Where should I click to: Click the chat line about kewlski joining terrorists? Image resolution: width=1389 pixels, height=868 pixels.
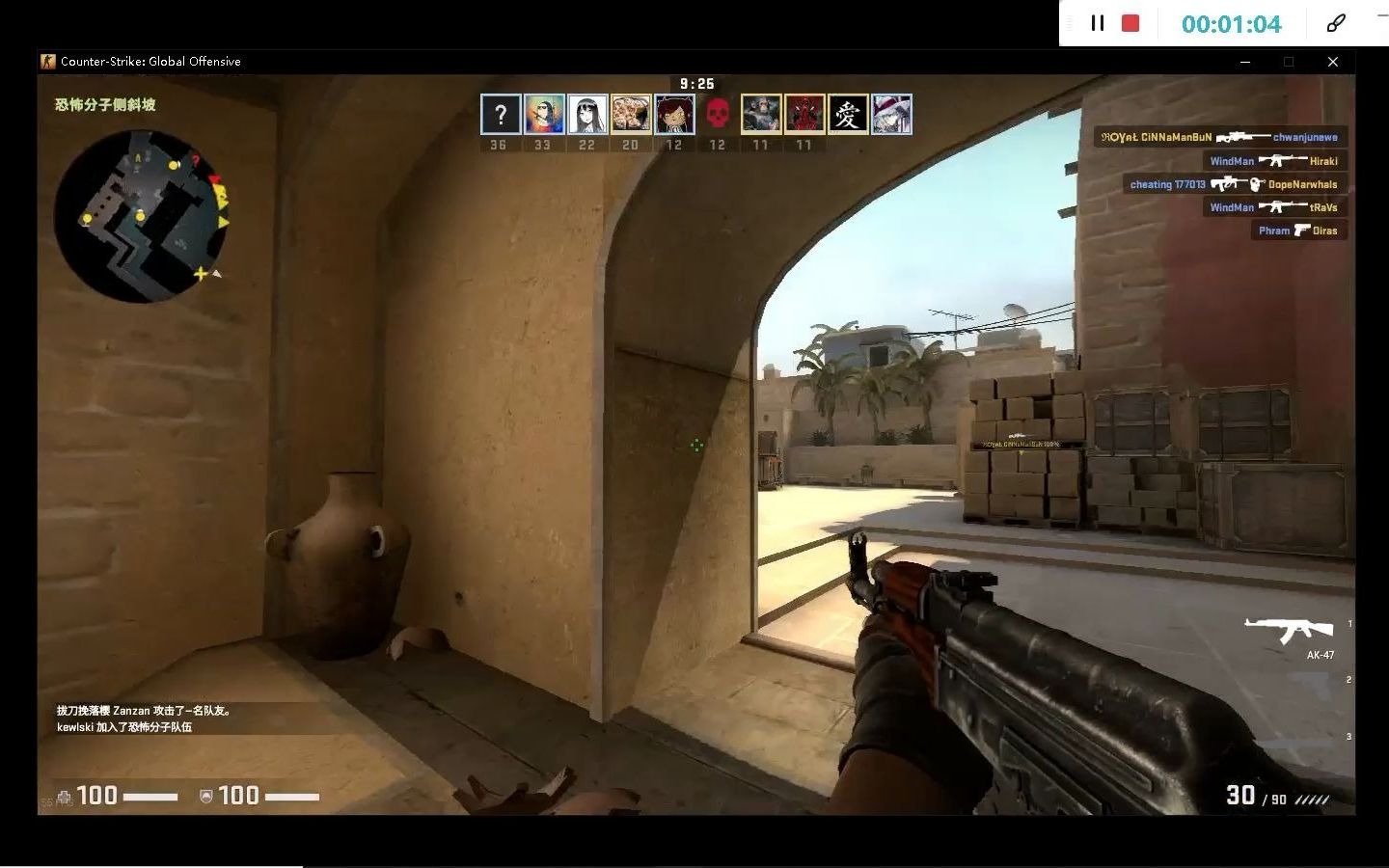[x=125, y=727]
